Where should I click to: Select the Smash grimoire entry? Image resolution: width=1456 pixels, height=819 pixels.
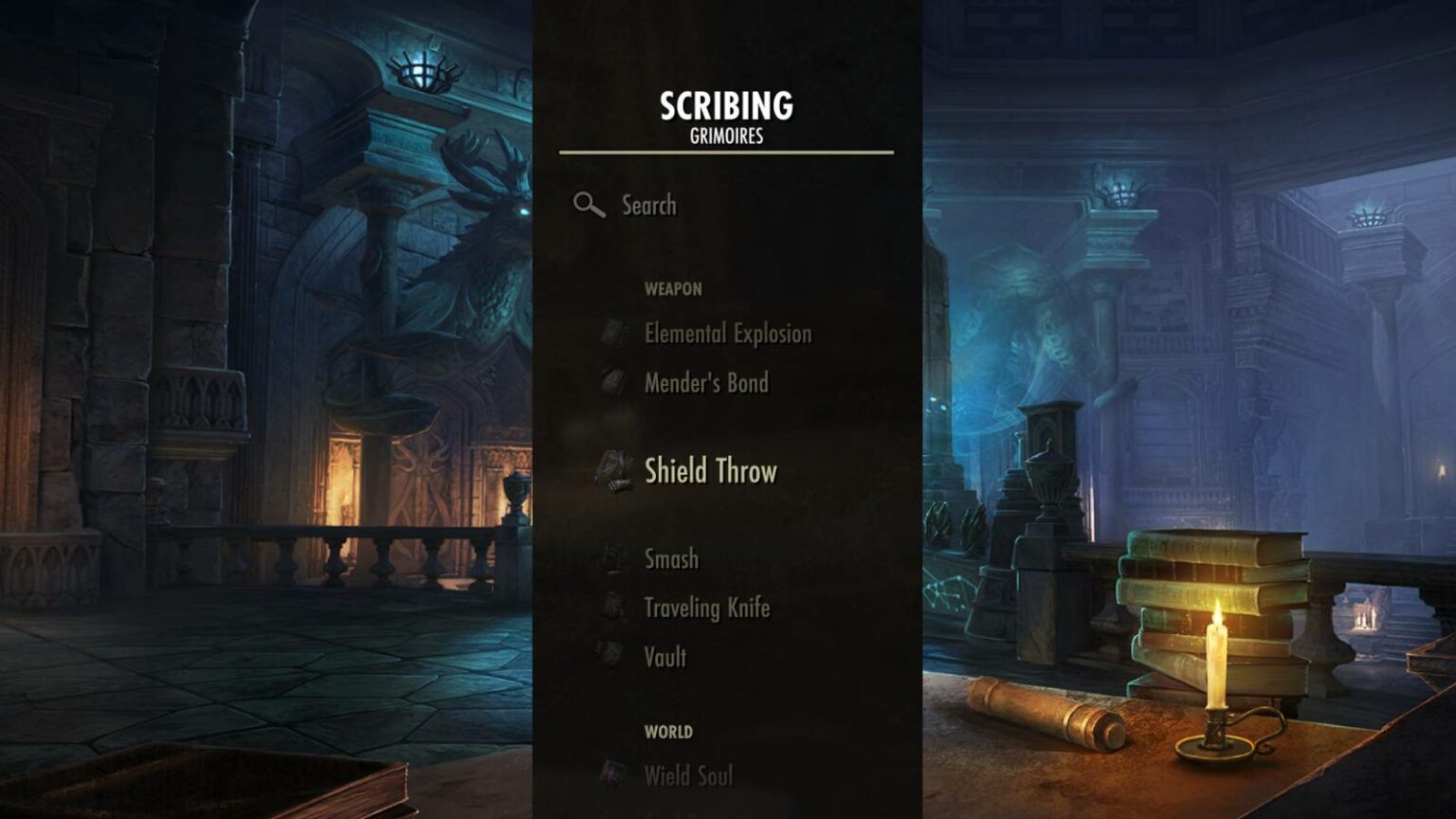(x=671, y=559)
